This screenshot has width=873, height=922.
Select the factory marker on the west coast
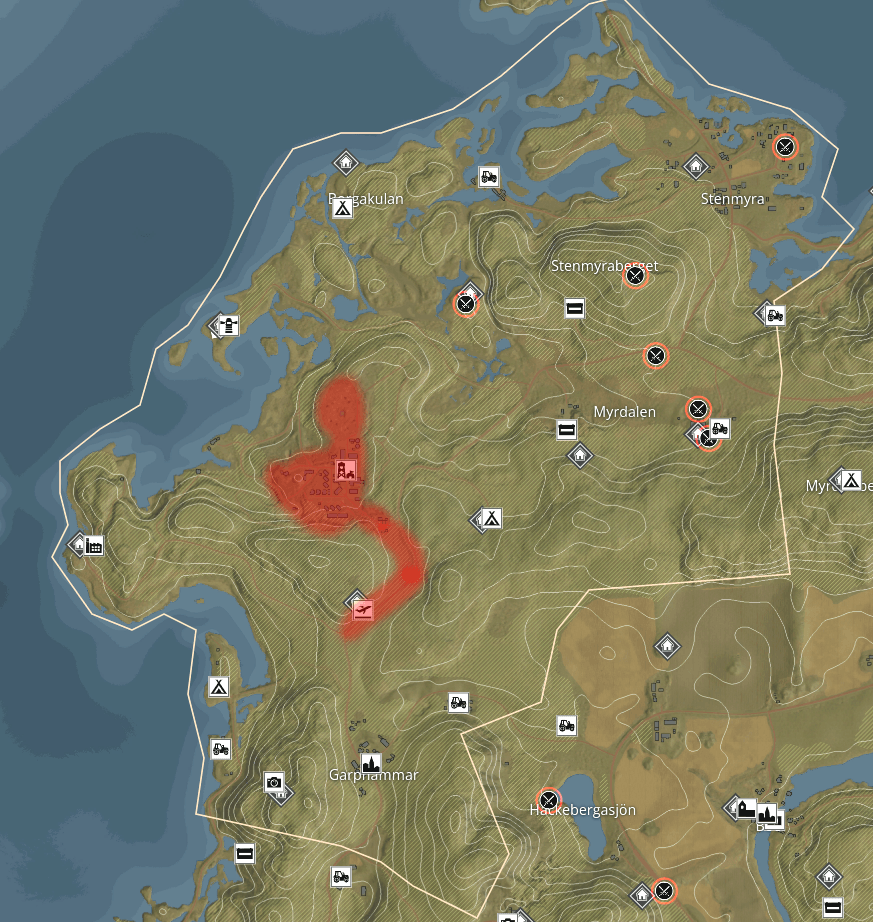(94, 545)
